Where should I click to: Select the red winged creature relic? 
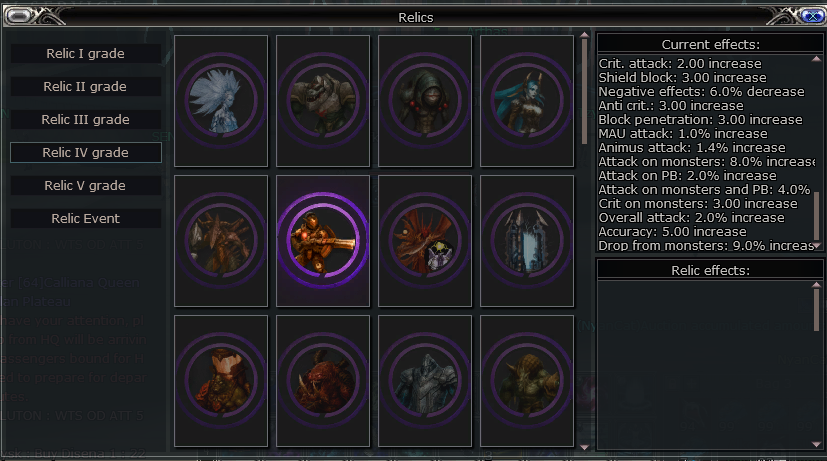(425, 240)
